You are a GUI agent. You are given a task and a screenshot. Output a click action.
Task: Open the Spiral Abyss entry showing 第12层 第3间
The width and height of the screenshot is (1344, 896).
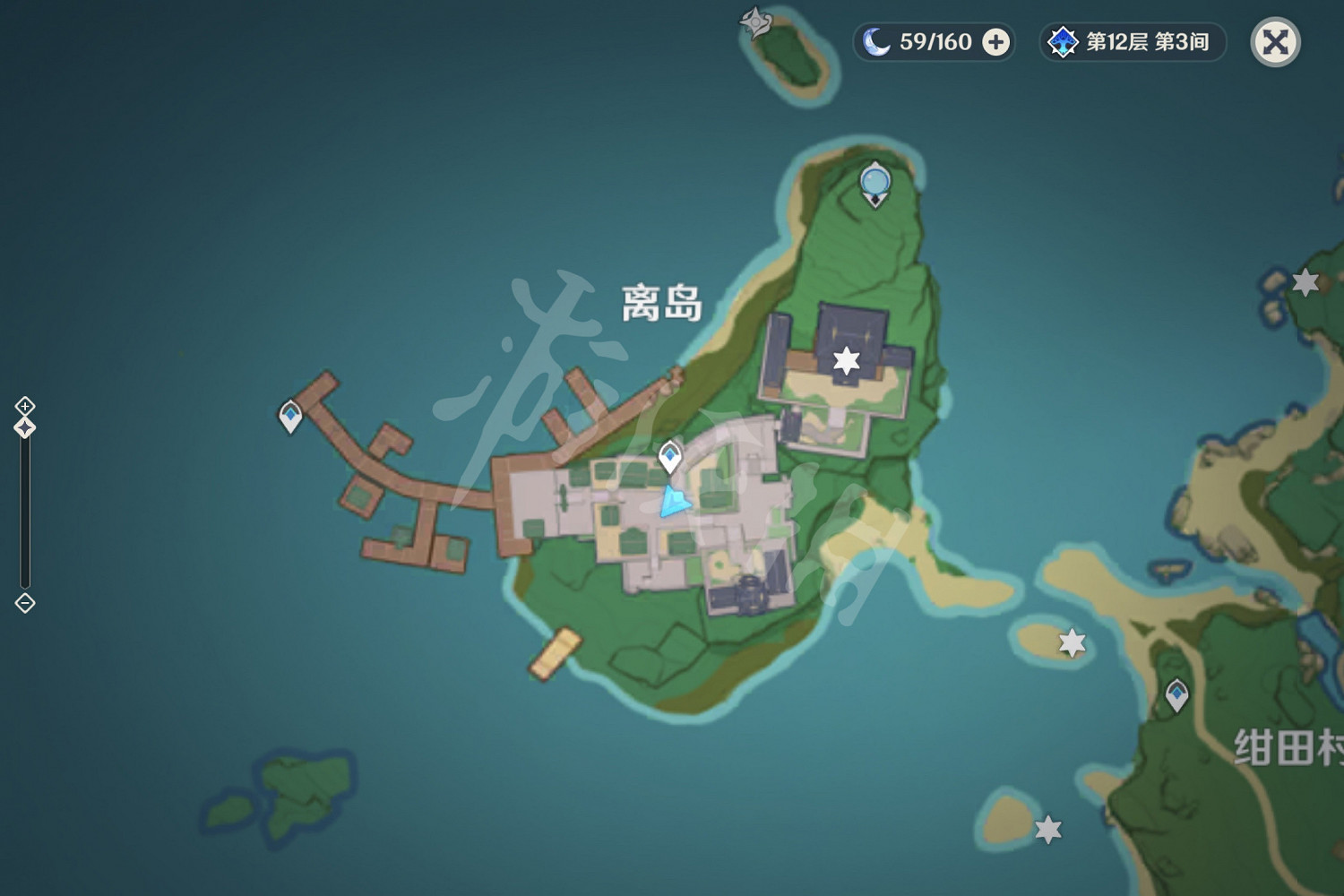(1133, 40)
